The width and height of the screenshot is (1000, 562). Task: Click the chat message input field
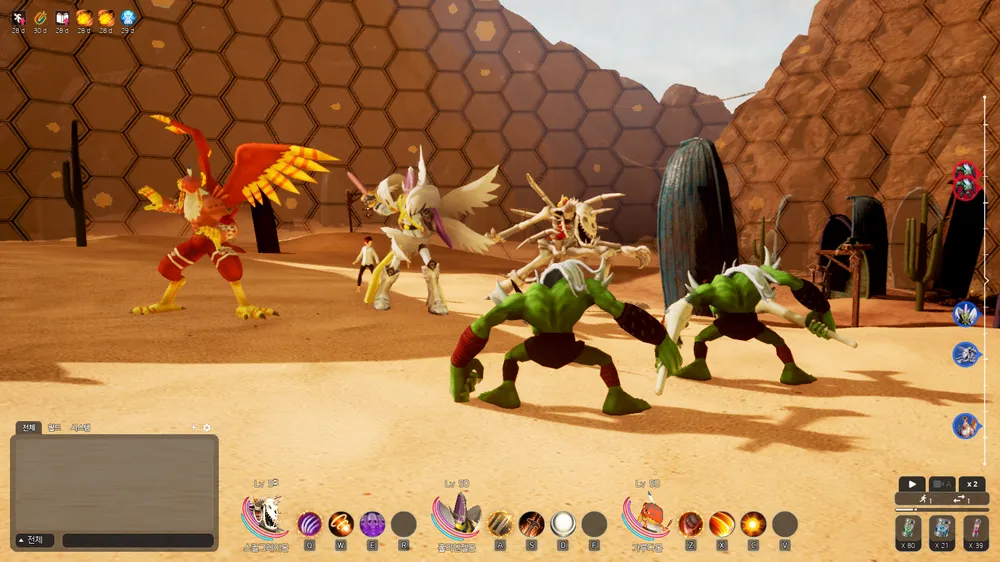tap(138, 540)
